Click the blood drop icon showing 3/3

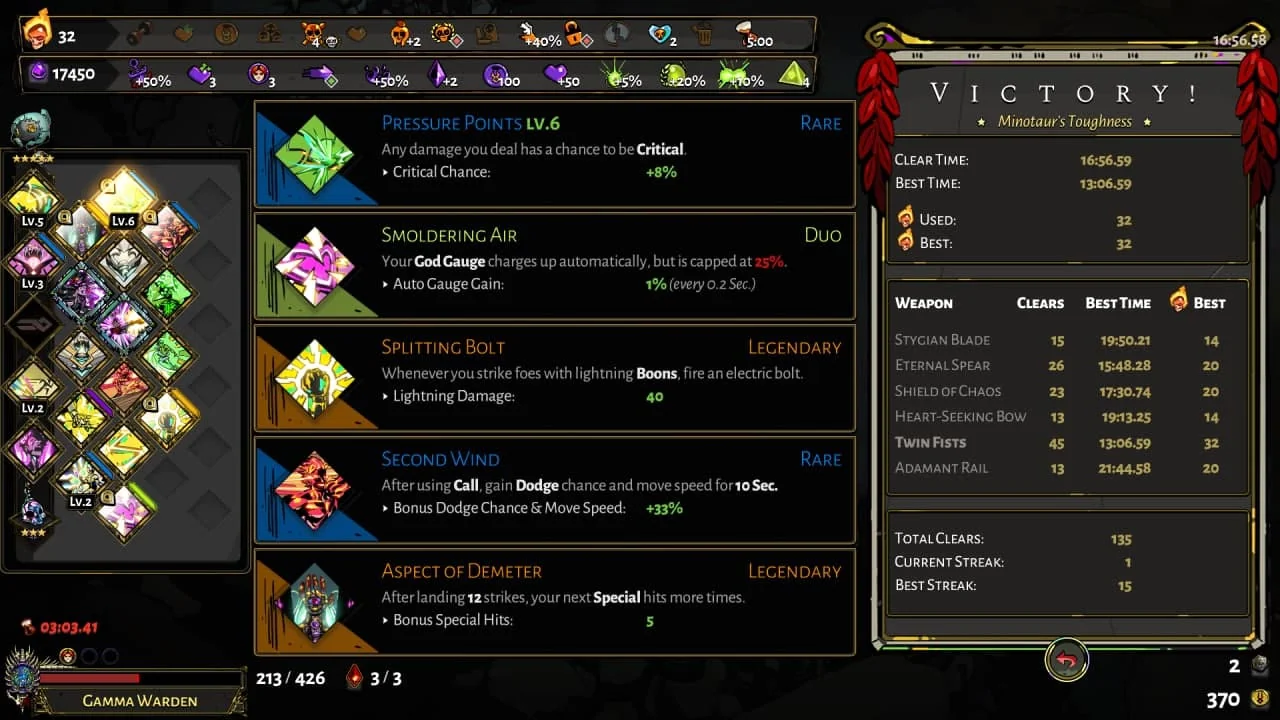(x=353, y=678)
